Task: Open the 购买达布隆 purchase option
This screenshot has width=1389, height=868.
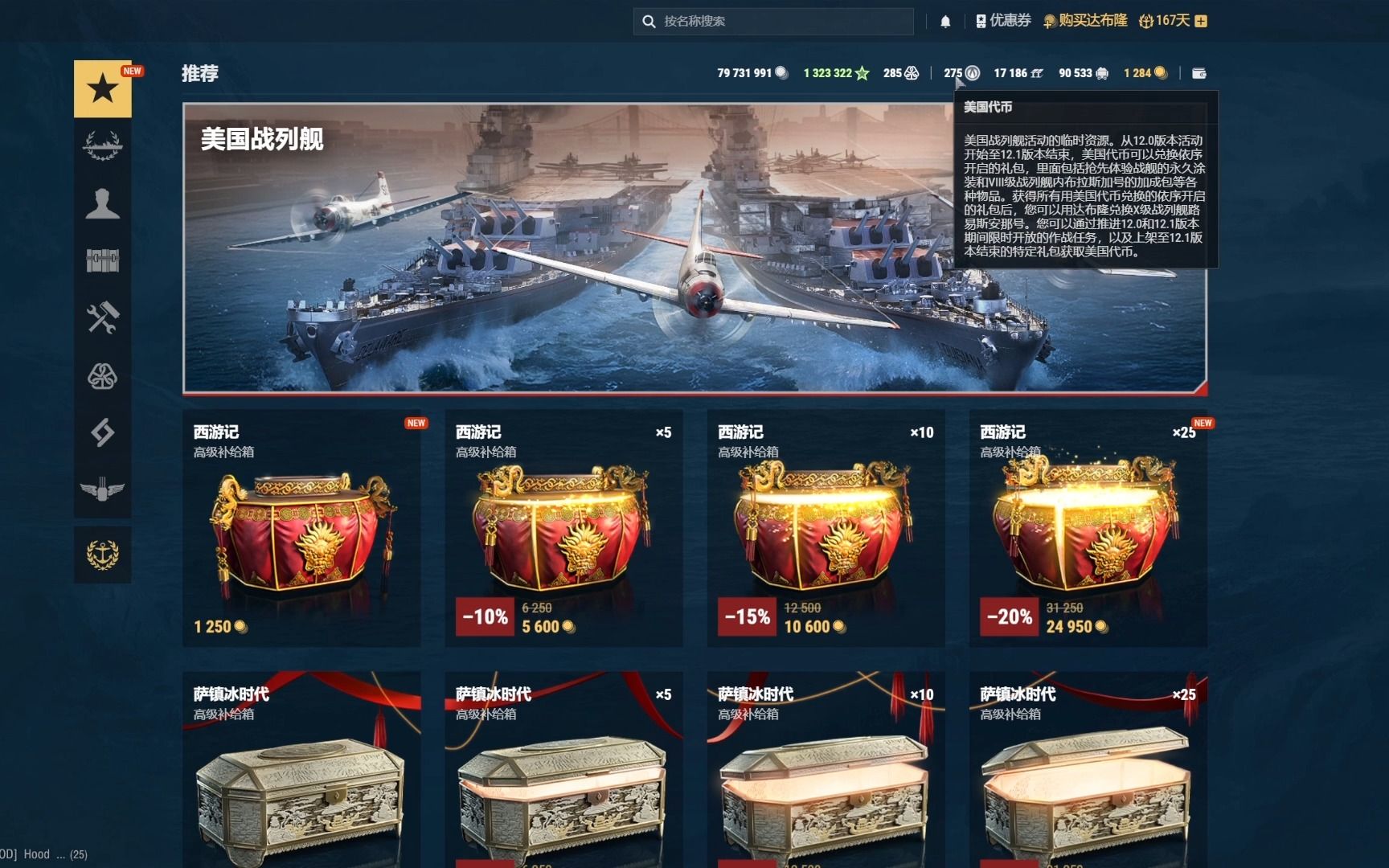Action: 1096,21
